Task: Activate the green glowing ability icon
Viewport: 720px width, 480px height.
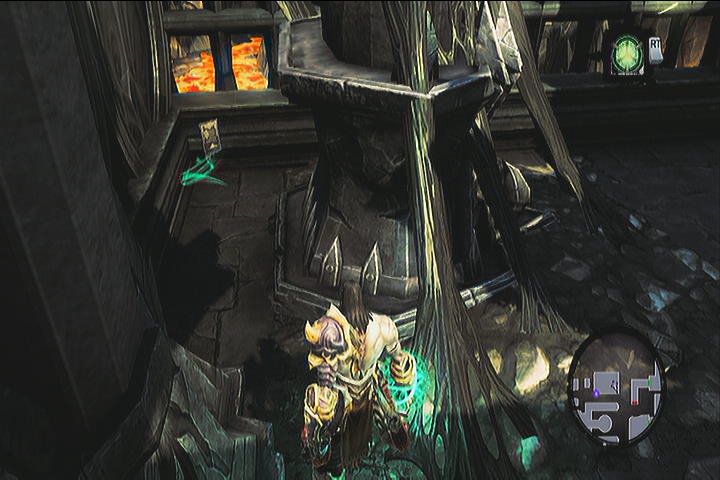Action: tap(627, 51)
